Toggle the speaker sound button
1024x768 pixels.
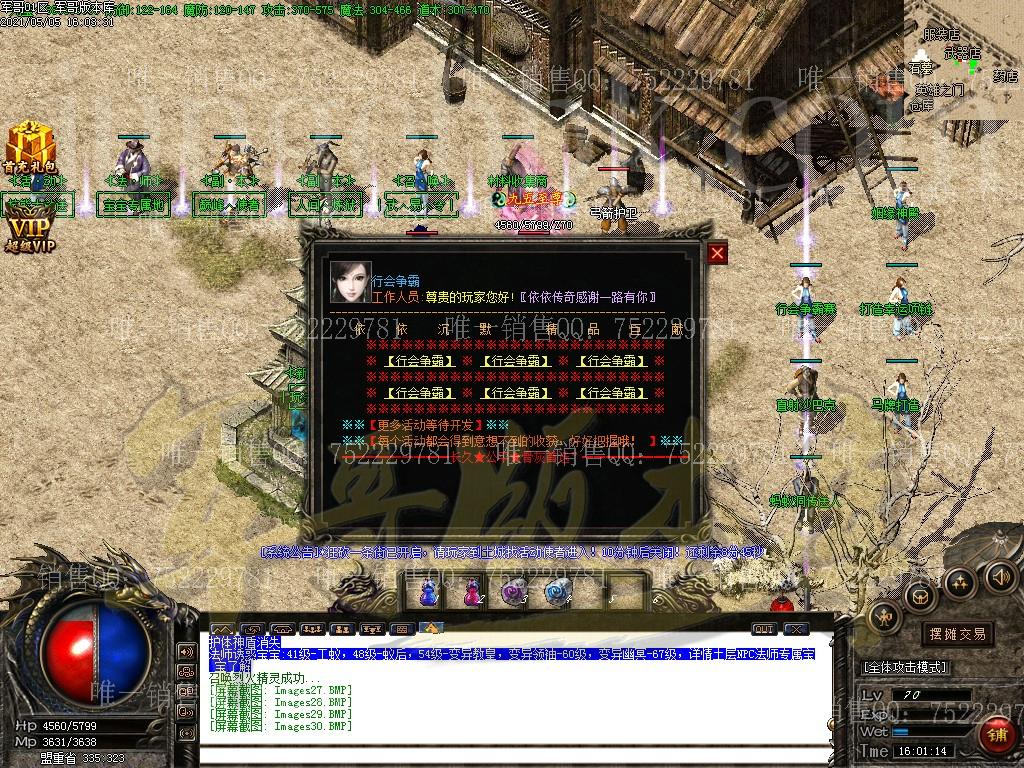(999, 576)
